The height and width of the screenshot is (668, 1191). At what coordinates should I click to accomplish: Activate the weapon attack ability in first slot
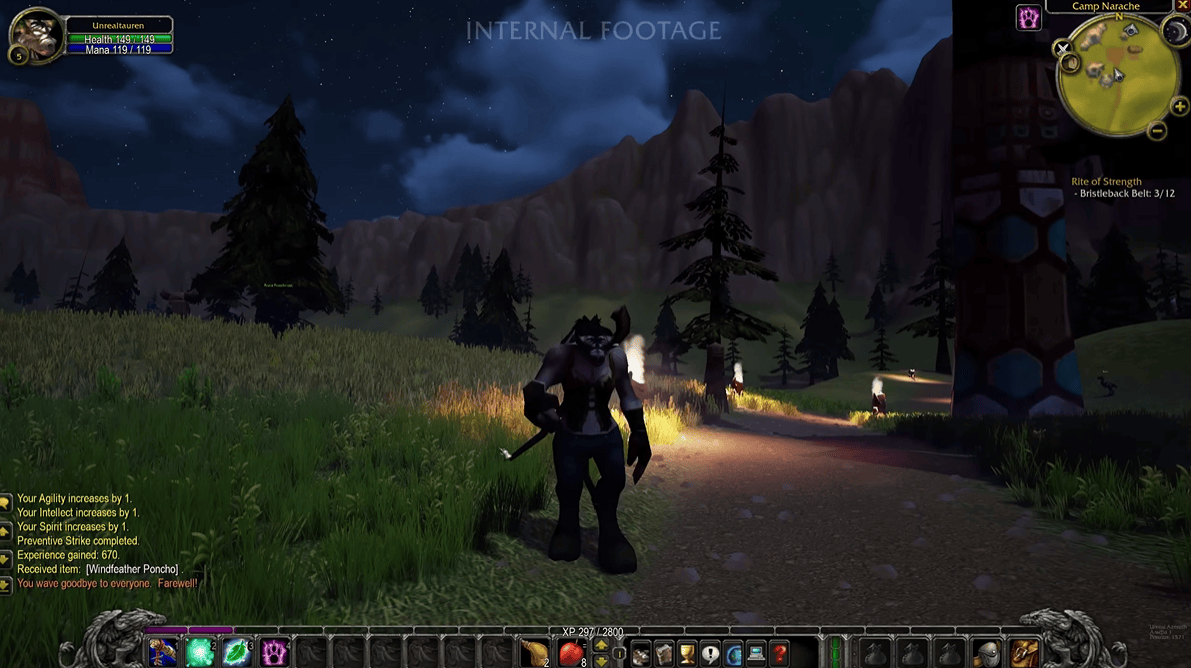[x=163, y=653]
